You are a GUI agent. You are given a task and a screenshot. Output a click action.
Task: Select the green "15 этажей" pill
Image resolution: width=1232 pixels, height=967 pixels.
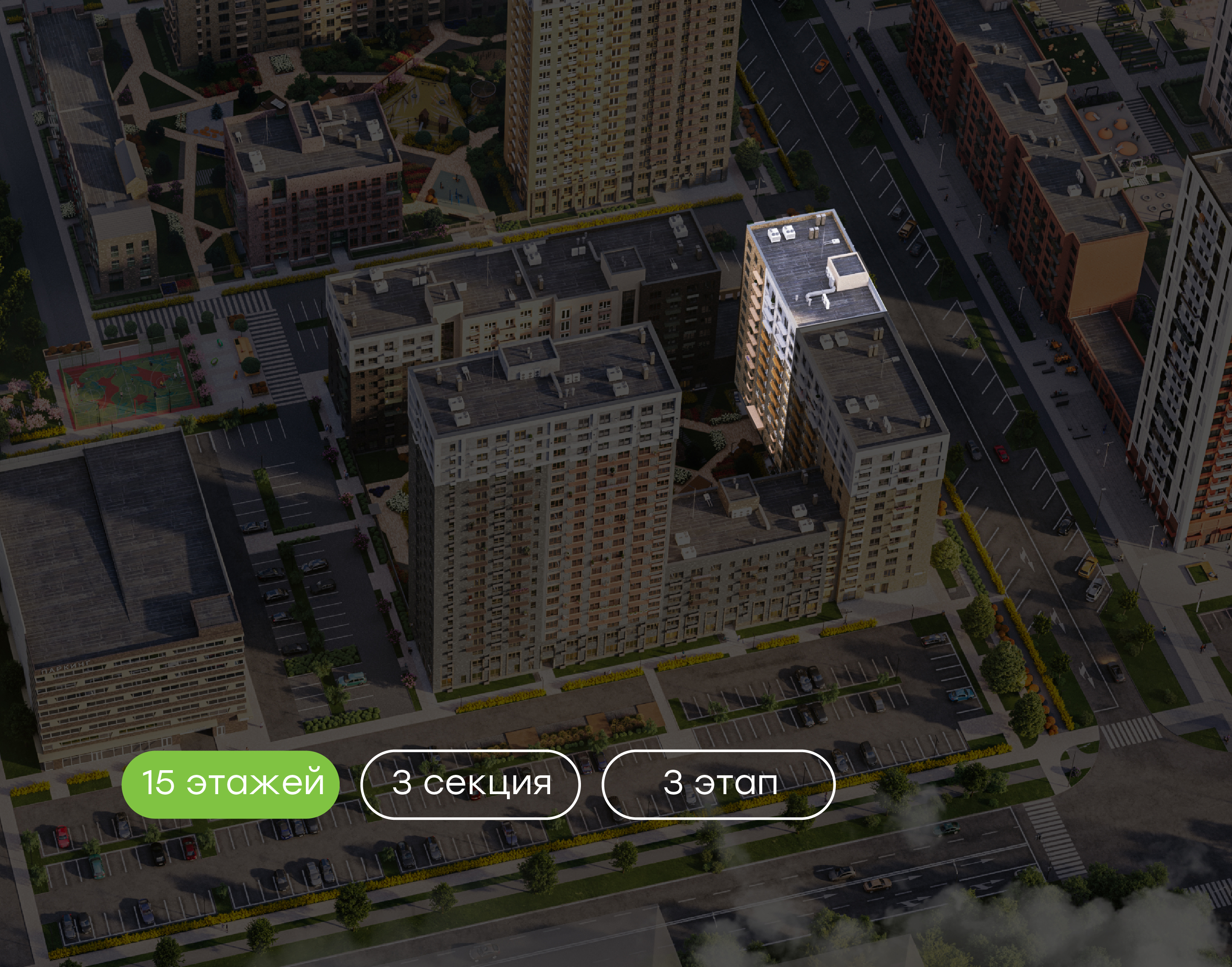(230, 783)
